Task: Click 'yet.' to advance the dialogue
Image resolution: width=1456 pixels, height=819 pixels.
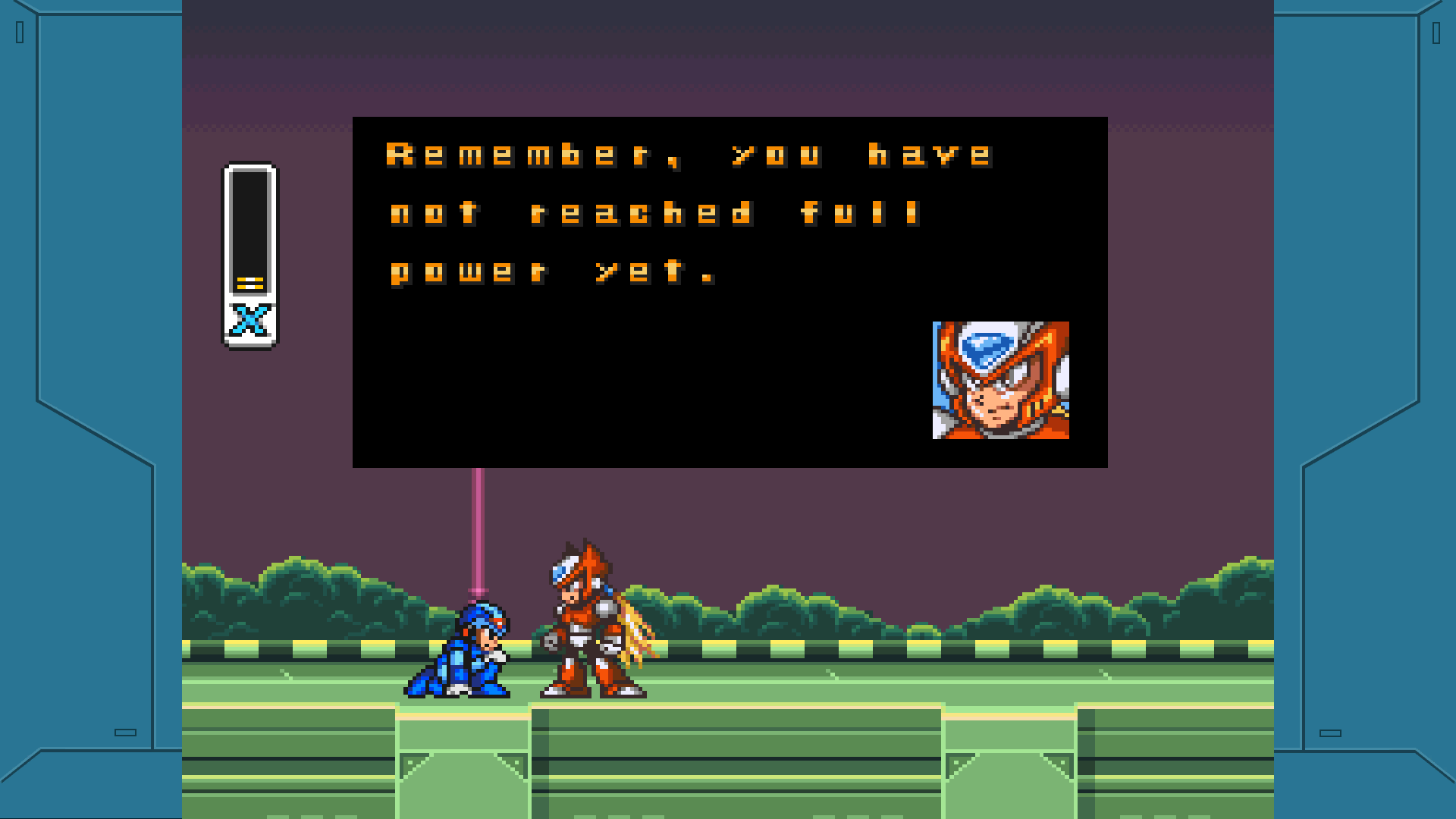Action: 652,271
